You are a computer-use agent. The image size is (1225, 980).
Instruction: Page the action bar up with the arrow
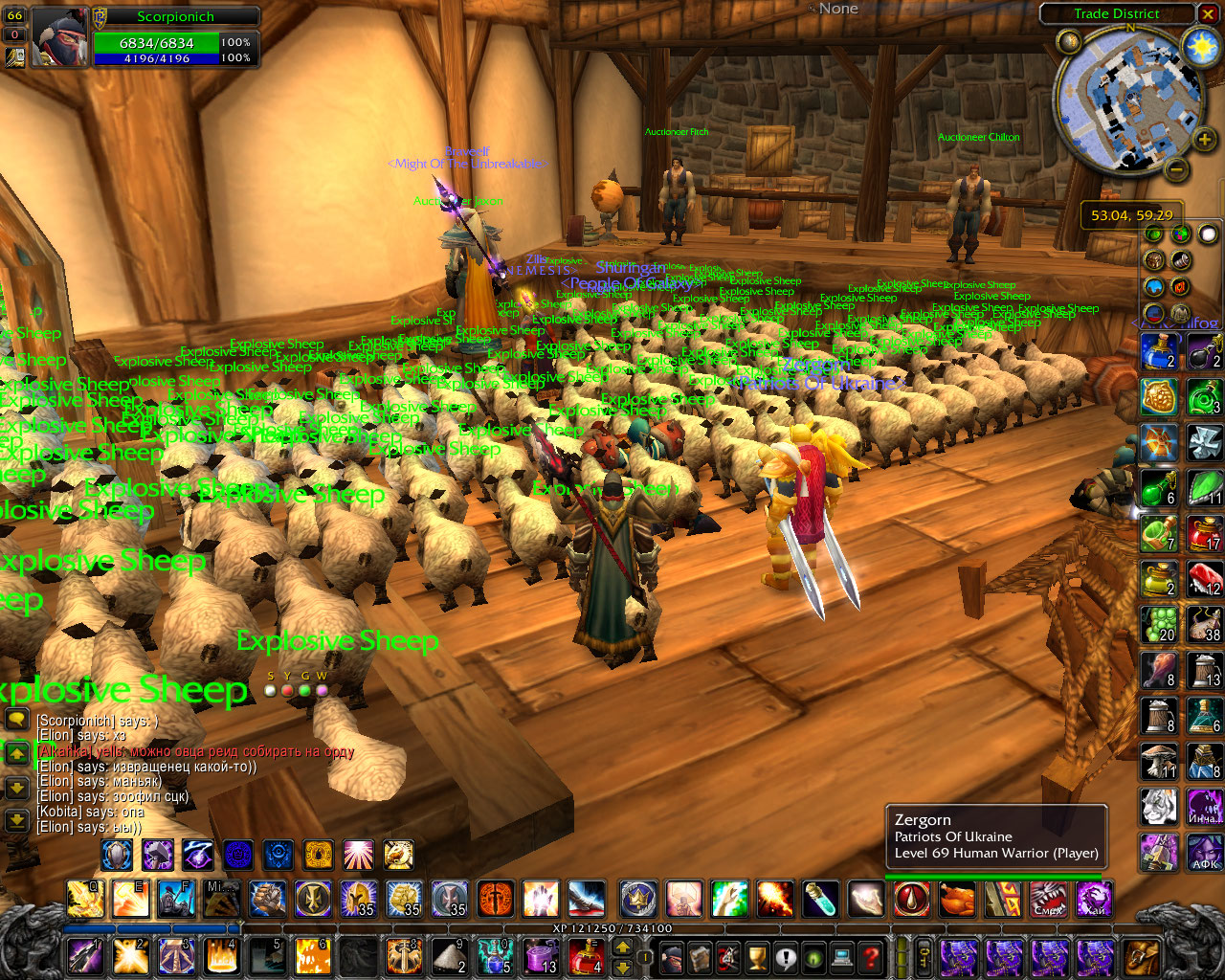(622, 947)
